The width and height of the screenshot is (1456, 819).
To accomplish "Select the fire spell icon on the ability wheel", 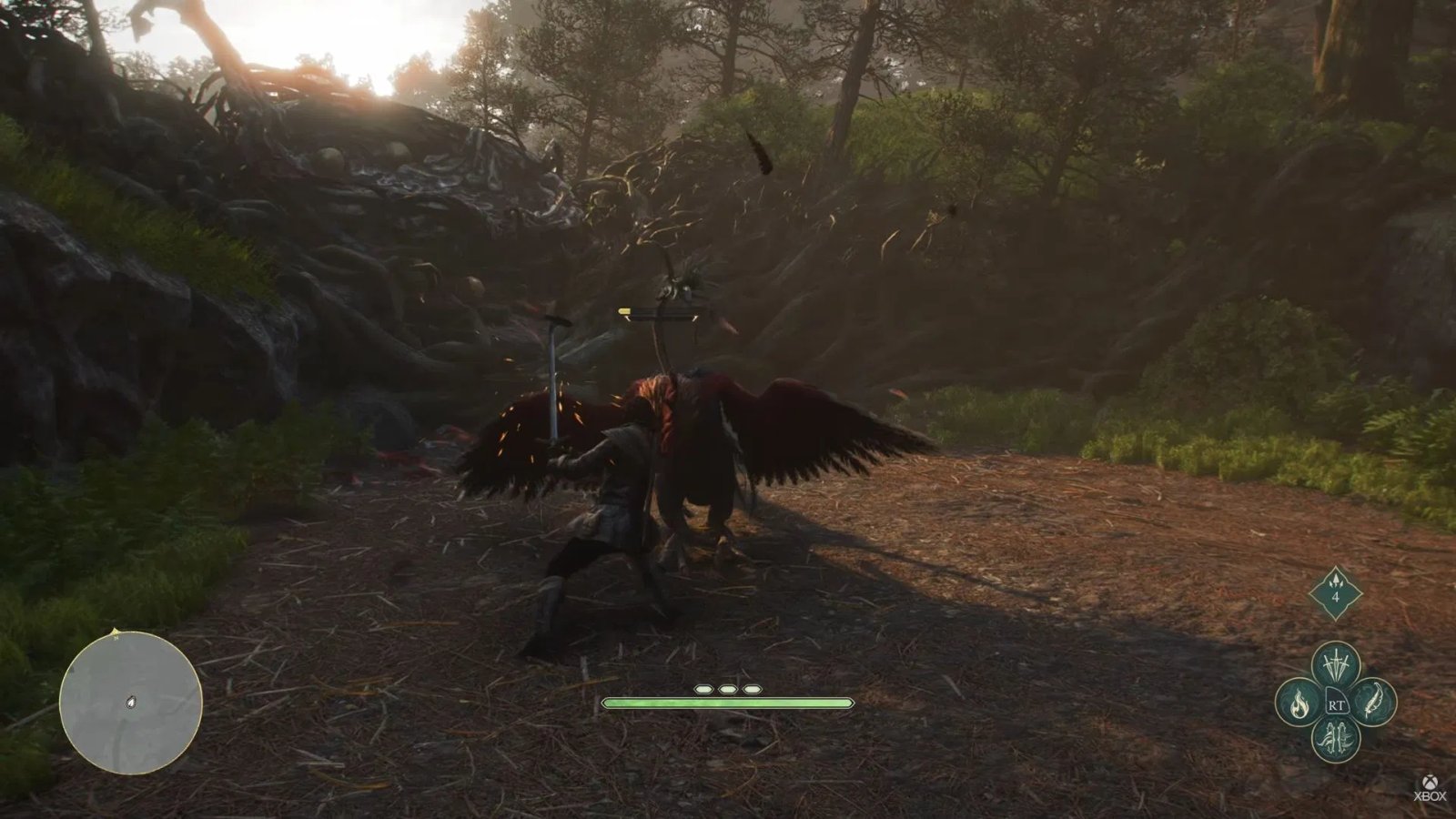I will pos(1299,703).
